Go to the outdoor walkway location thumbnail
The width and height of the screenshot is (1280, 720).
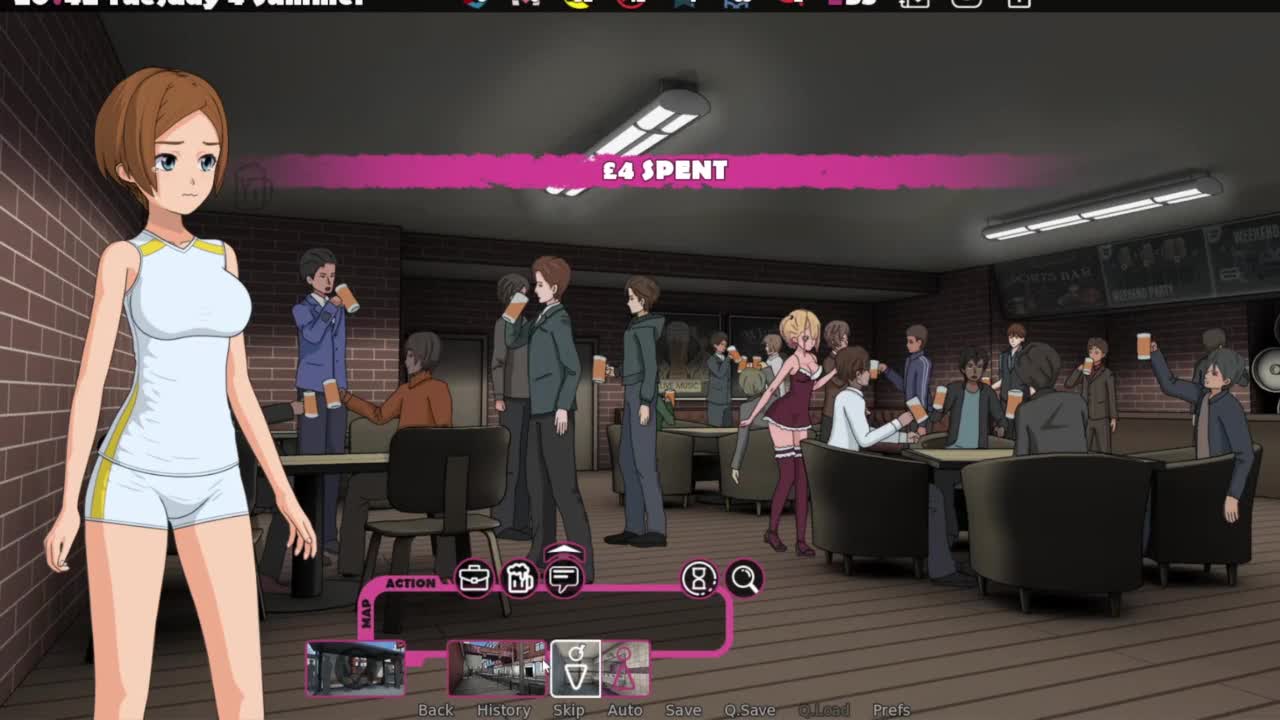(496, 667)
